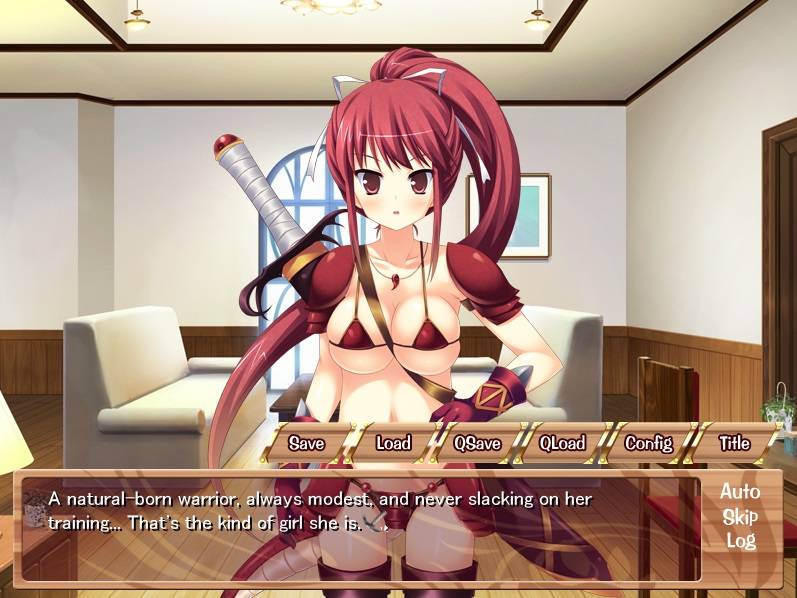Quick save with the QSave button
The image size is (797, 598).
click(x=477, y=443)
